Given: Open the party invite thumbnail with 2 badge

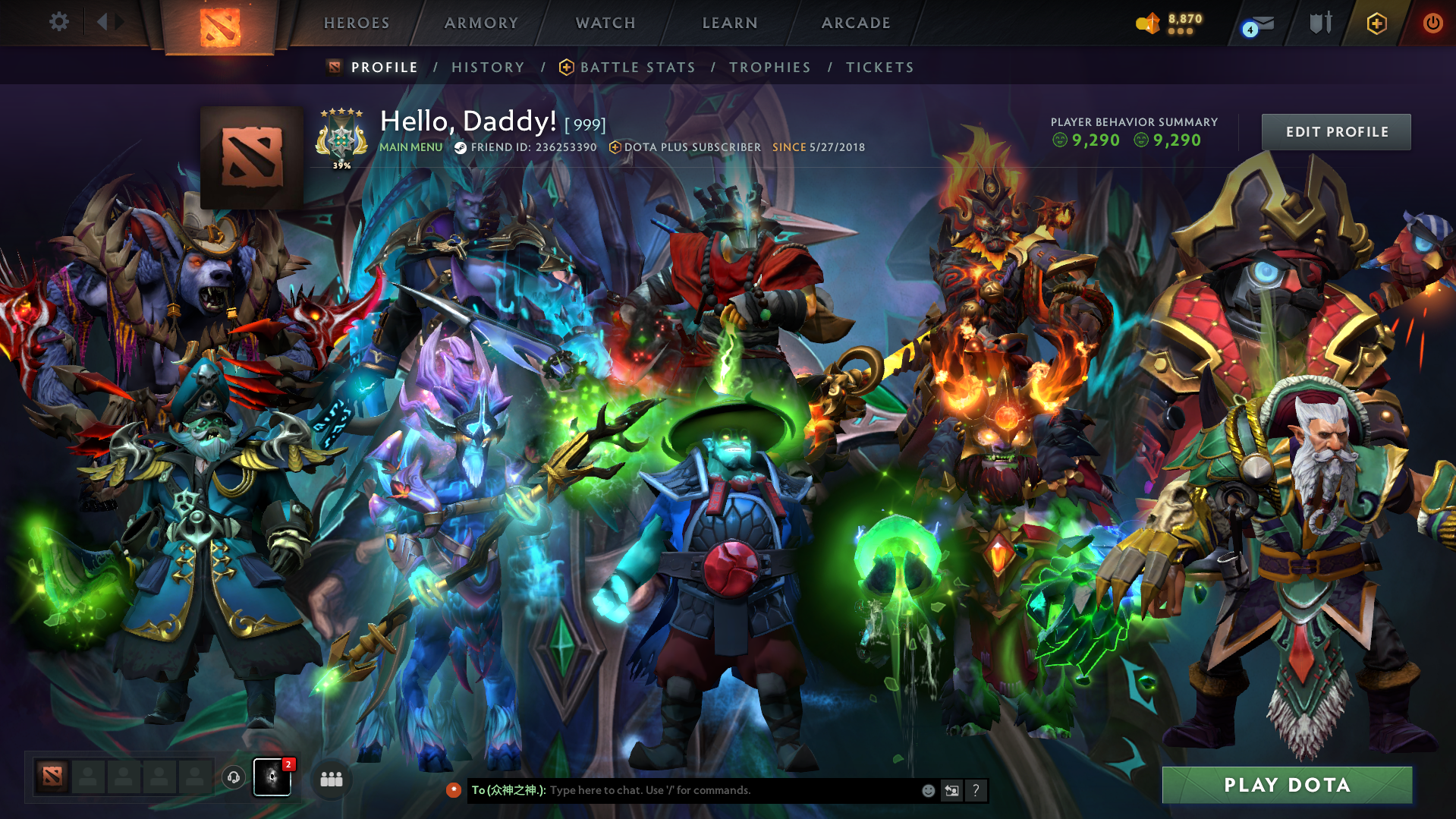Looking at the screenshot, I should (x=272, y=777).
